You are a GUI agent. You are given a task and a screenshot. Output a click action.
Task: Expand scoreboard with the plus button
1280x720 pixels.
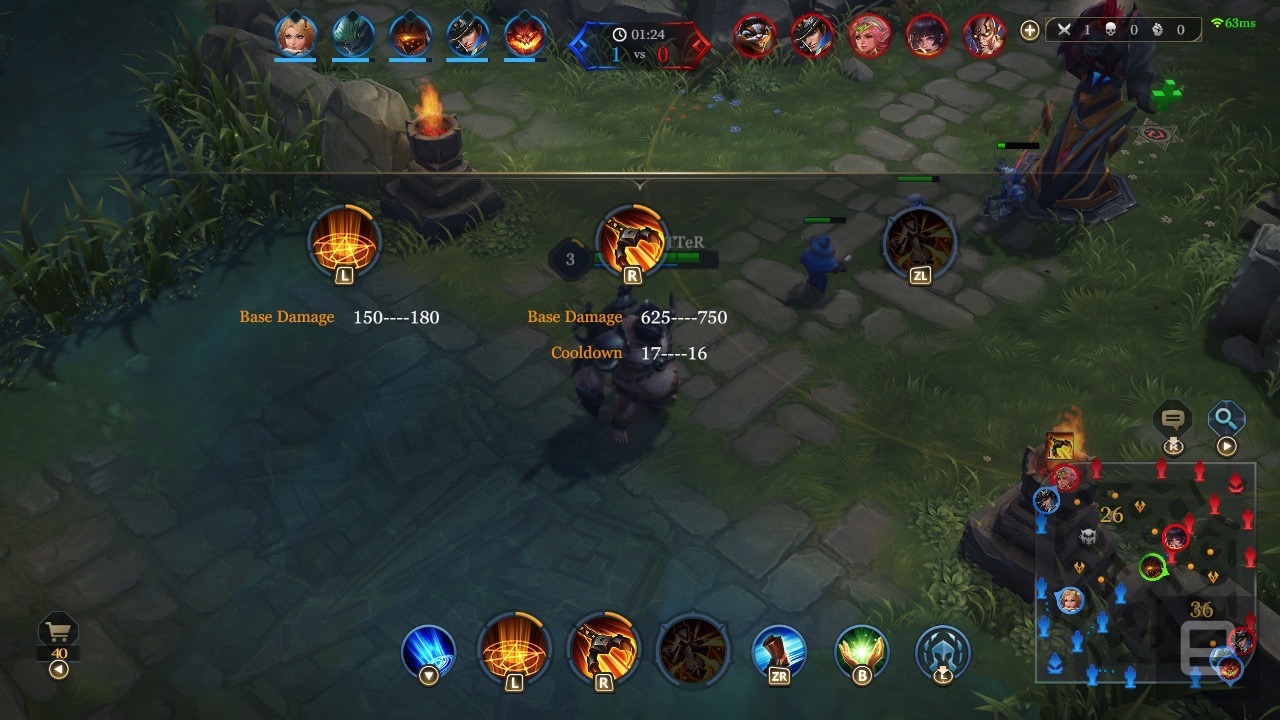coord(1029,30)
